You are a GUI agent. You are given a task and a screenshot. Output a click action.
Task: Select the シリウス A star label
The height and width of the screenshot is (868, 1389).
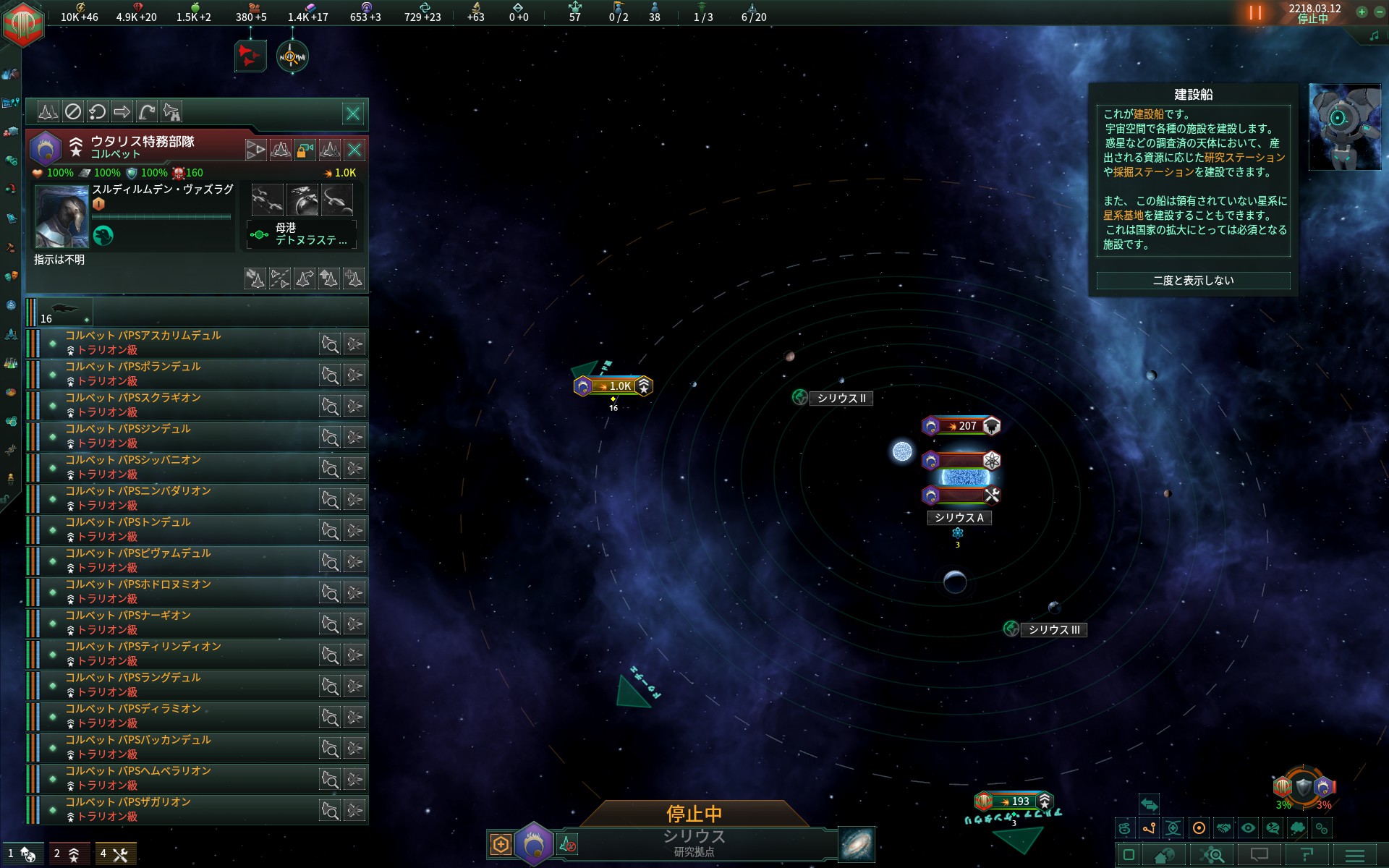point(959,518)
